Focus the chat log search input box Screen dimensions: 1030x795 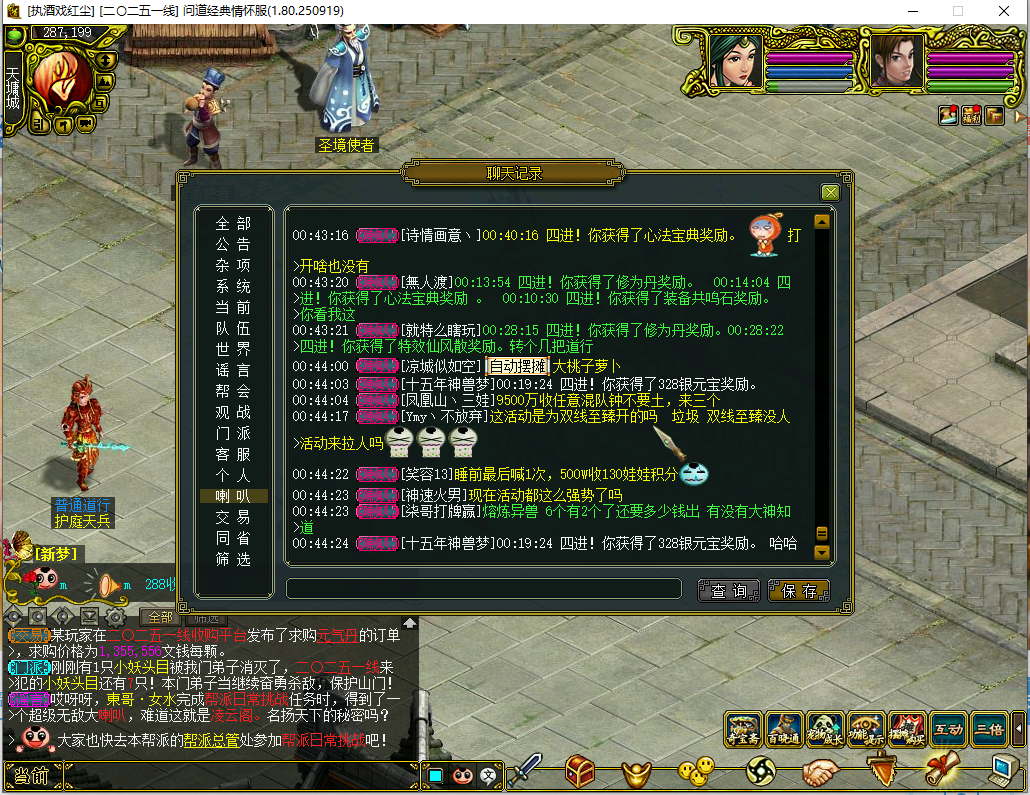point(484,589)
